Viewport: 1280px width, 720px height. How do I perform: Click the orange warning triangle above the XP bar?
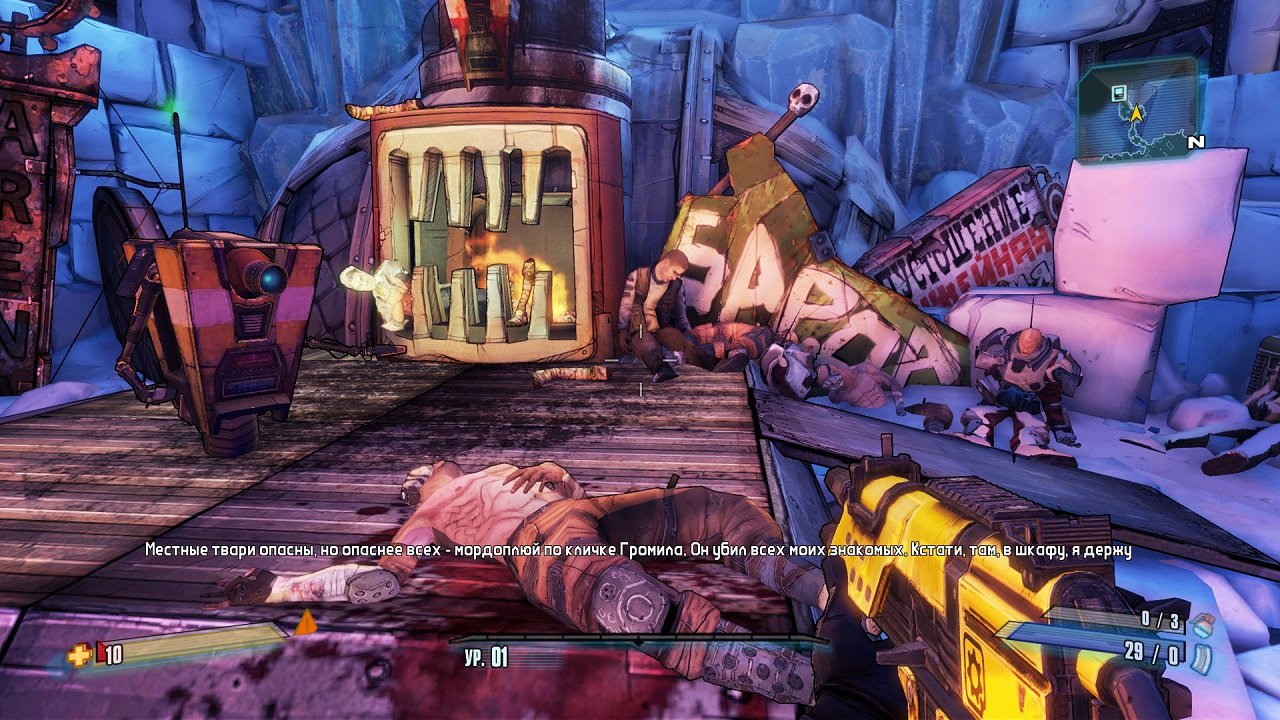[307, 621]
